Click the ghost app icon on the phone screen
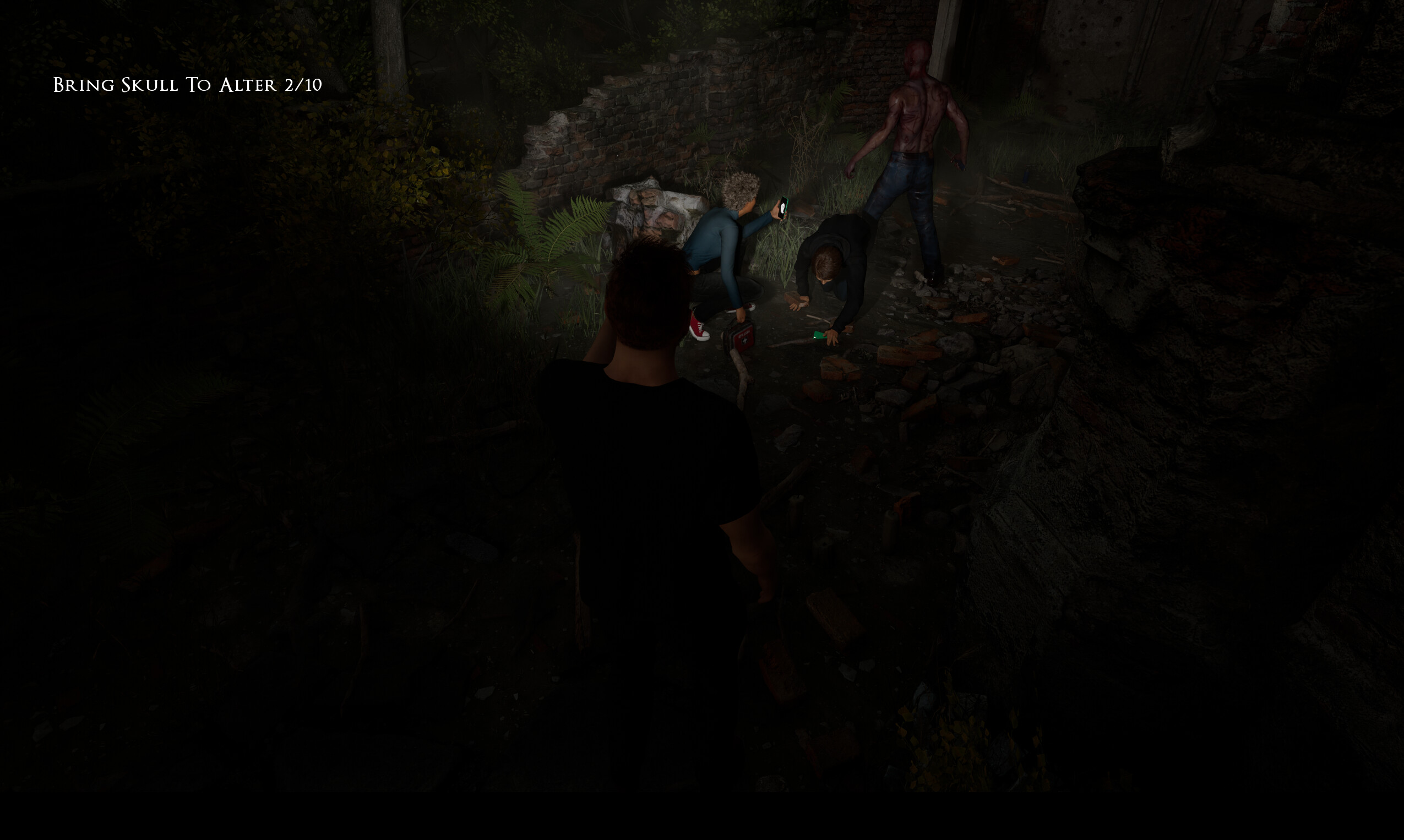 click(783, 207)
